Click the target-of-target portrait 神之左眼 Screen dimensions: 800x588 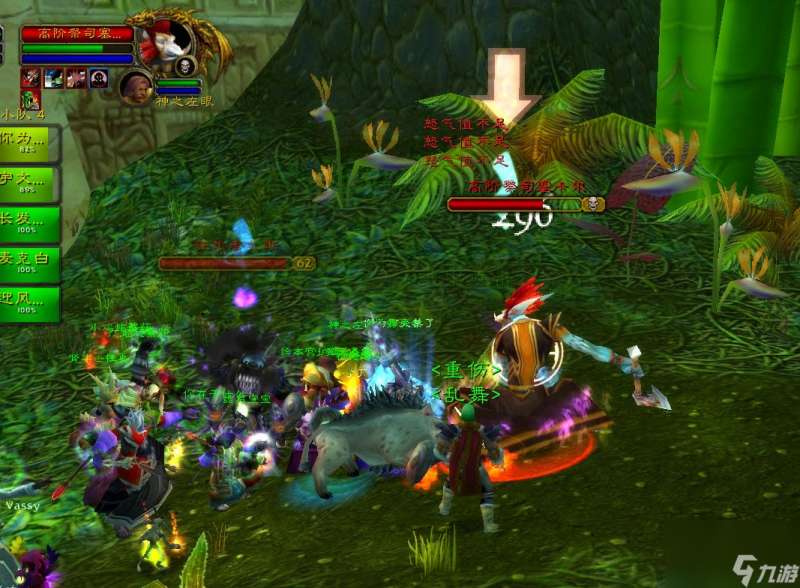tap(136, 87)
